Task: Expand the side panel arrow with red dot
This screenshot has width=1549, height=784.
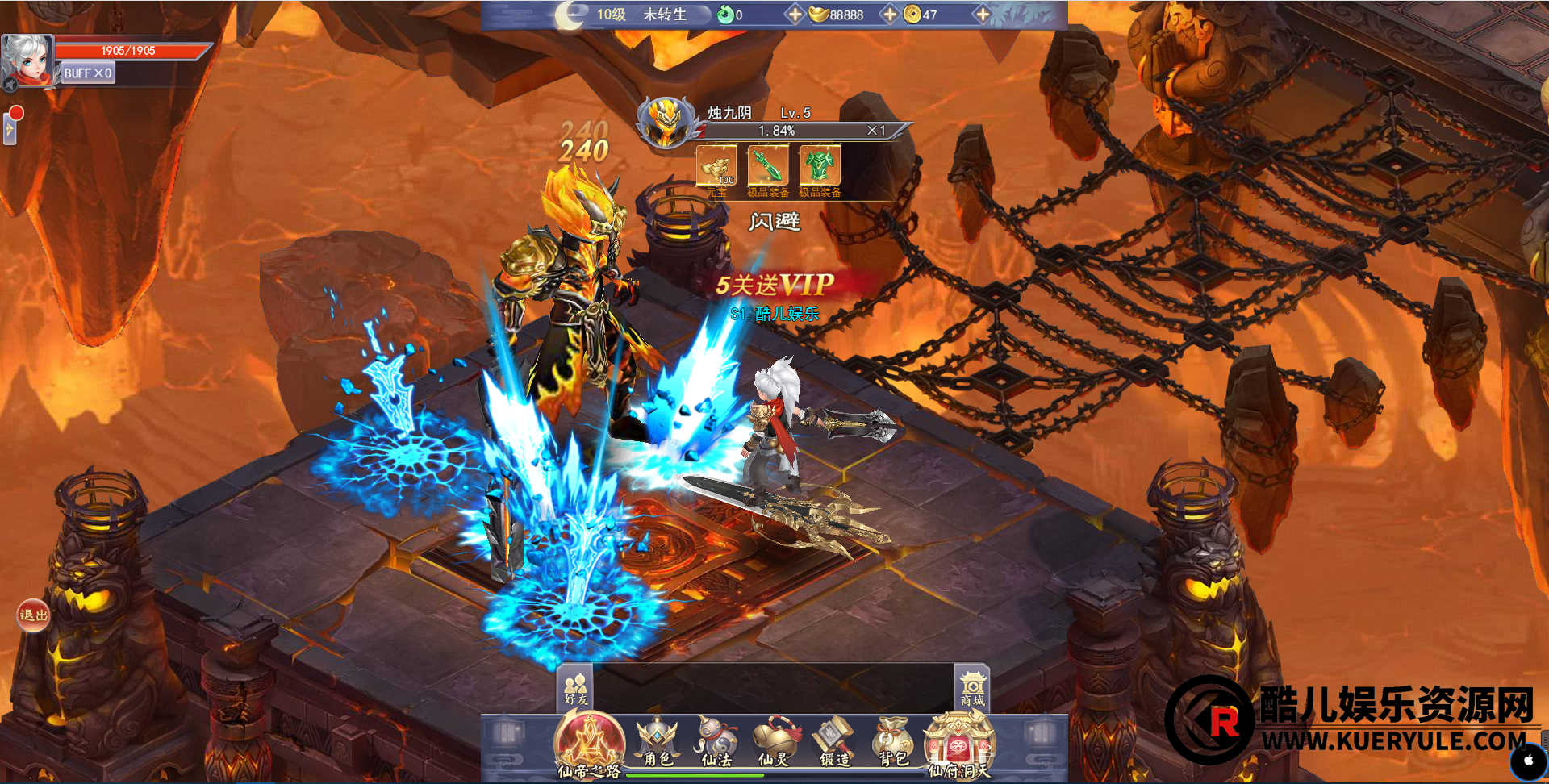Action: 10,128
